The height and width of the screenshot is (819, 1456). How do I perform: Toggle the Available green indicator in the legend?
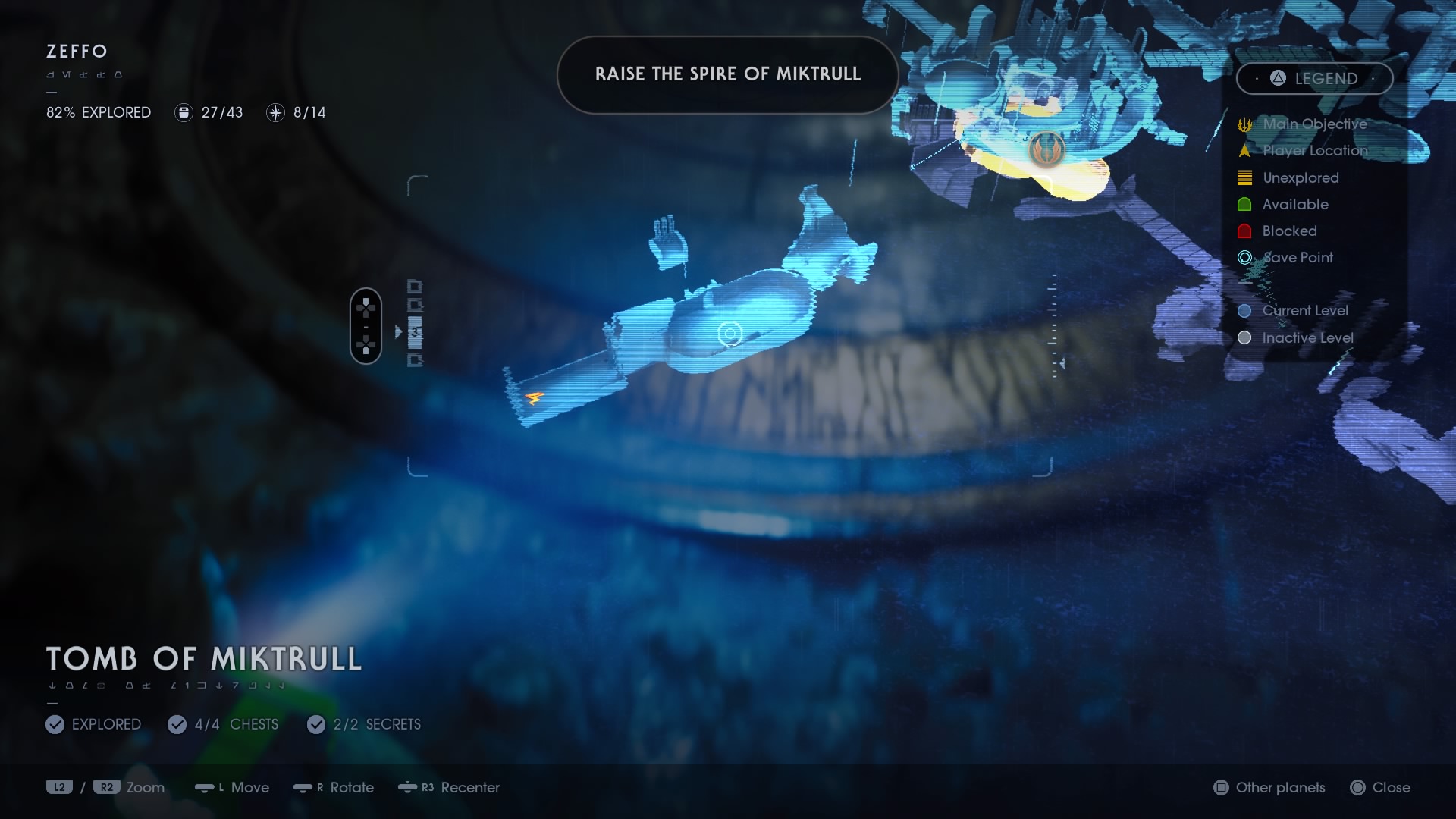coord(1244,204)
